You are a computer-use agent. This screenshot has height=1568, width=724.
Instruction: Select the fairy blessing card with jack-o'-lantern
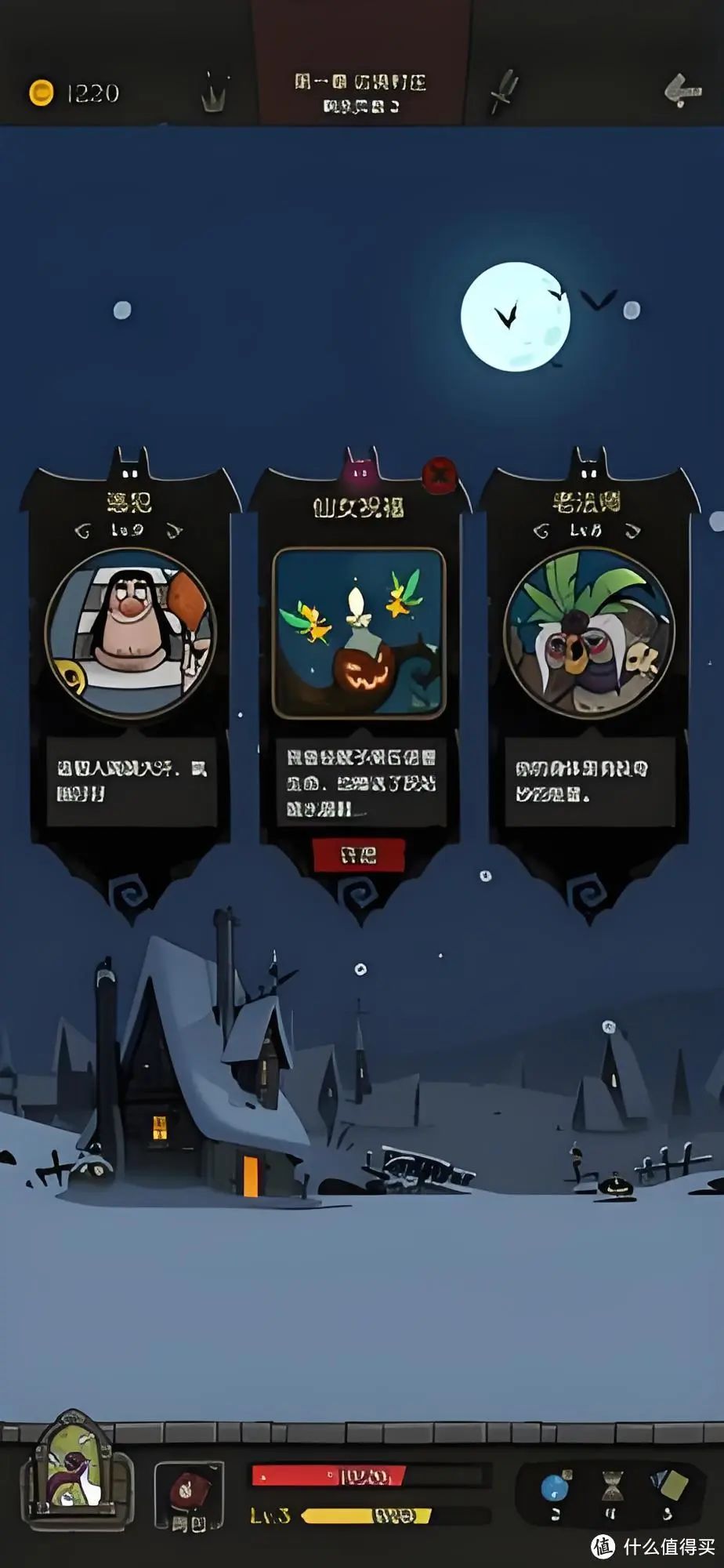point(359,632)
